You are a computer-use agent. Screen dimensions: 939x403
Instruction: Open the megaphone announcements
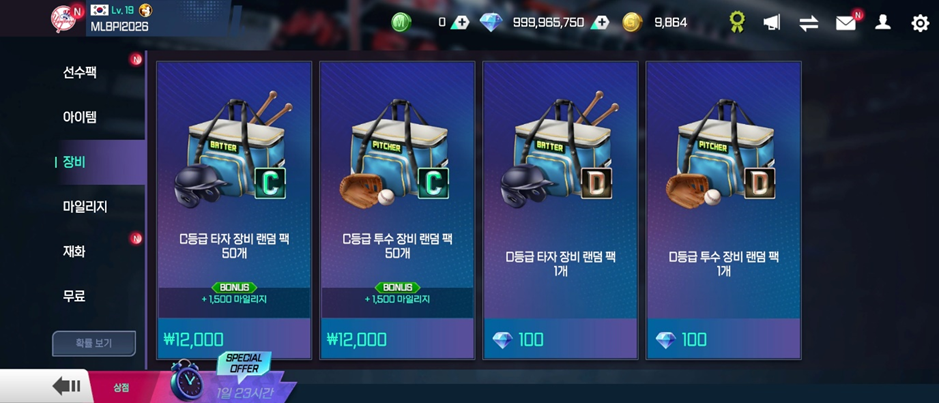(772, 22)
